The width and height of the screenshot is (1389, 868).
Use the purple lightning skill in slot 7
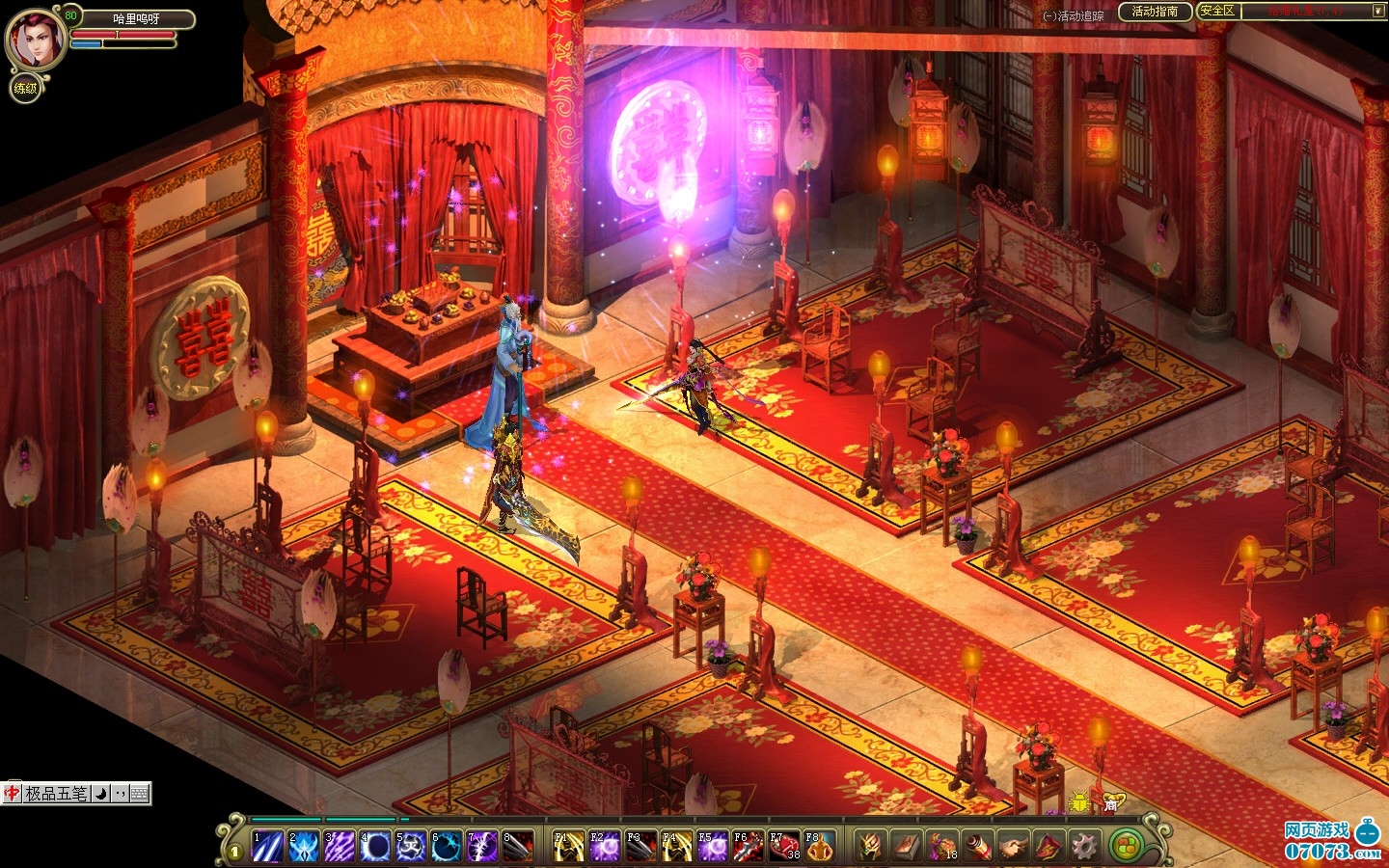point(481,846)
